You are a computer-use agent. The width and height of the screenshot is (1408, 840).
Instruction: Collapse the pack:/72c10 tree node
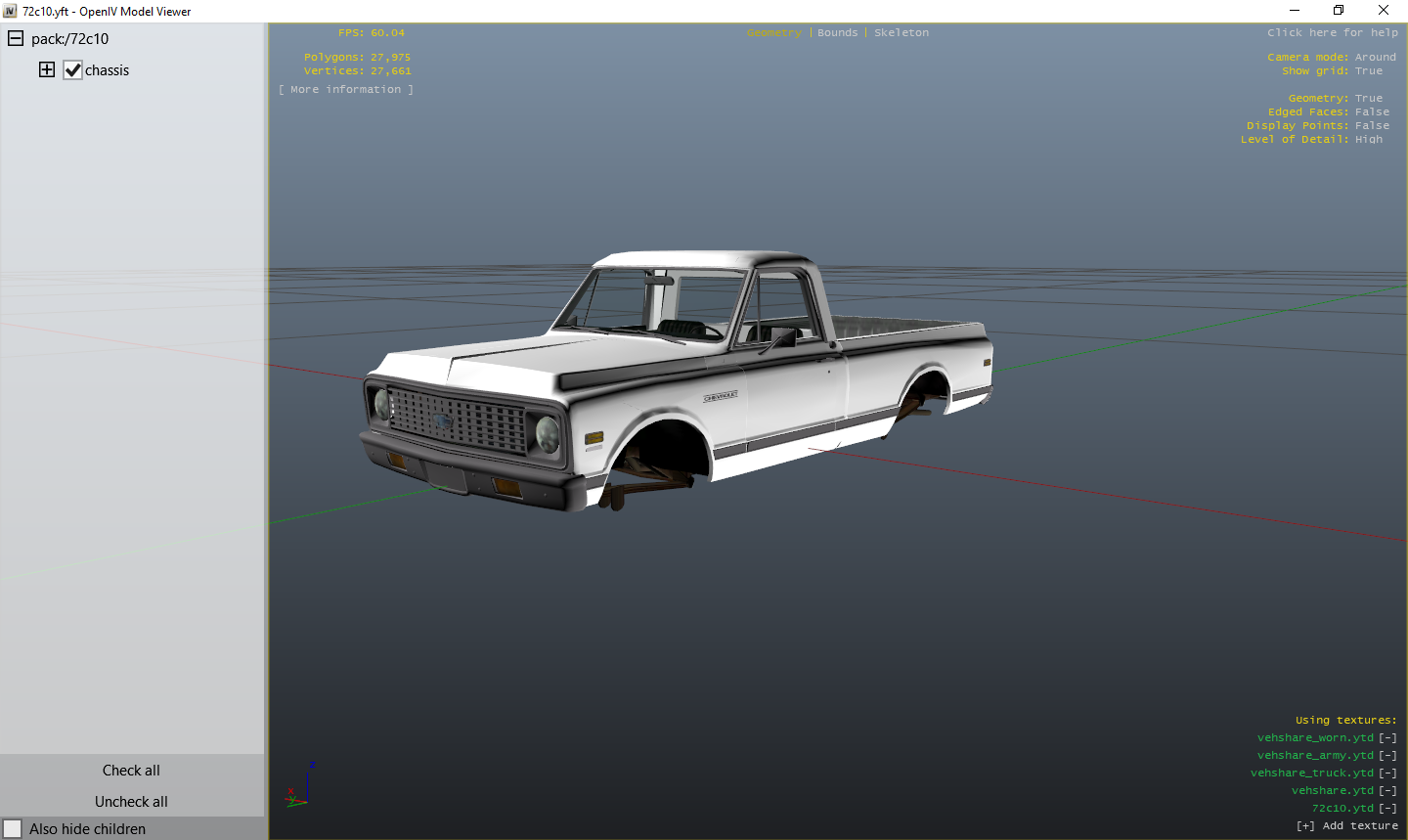pyautogui.click(x=15, y=38)
